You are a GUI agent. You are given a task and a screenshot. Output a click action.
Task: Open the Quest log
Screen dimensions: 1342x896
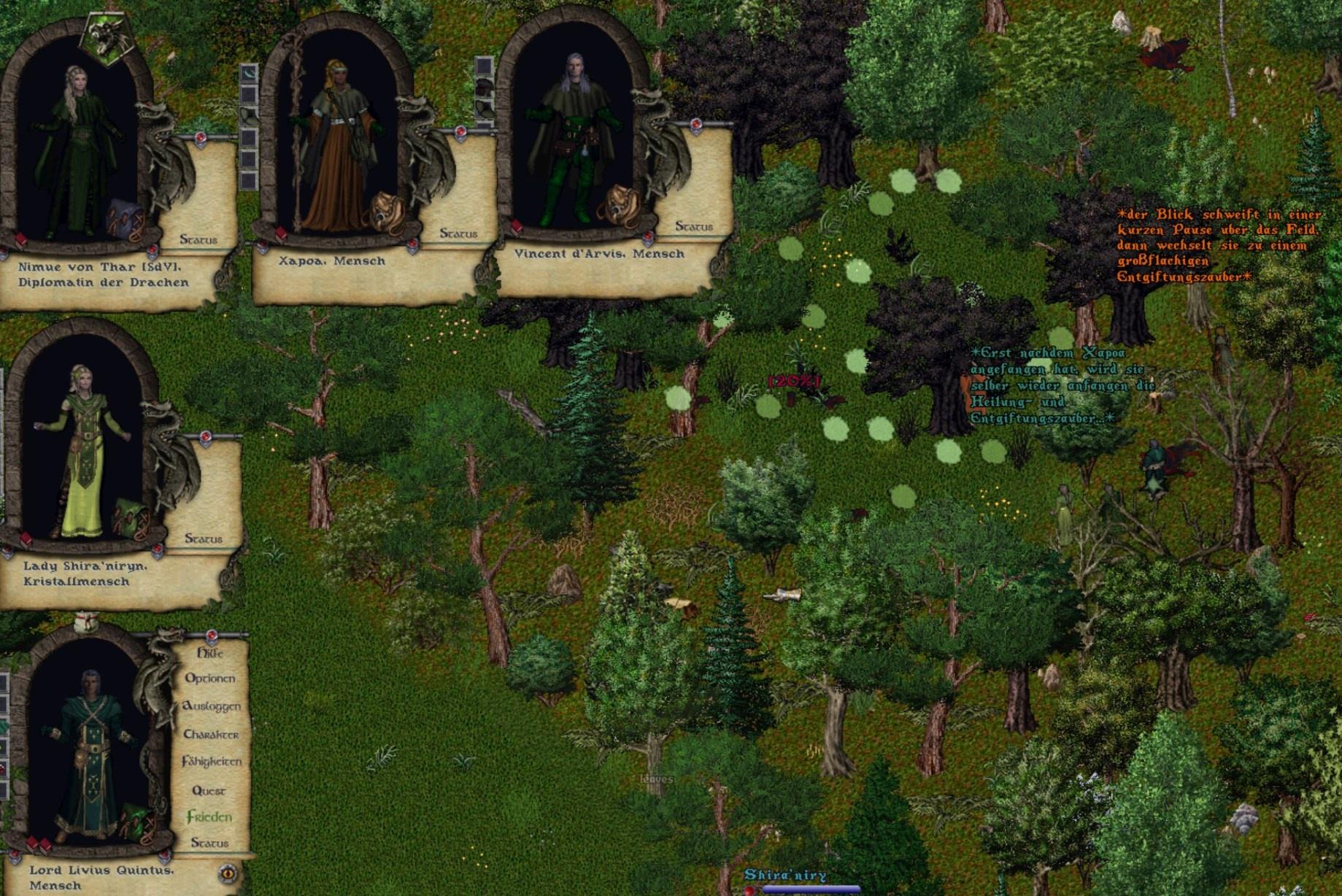209,791
